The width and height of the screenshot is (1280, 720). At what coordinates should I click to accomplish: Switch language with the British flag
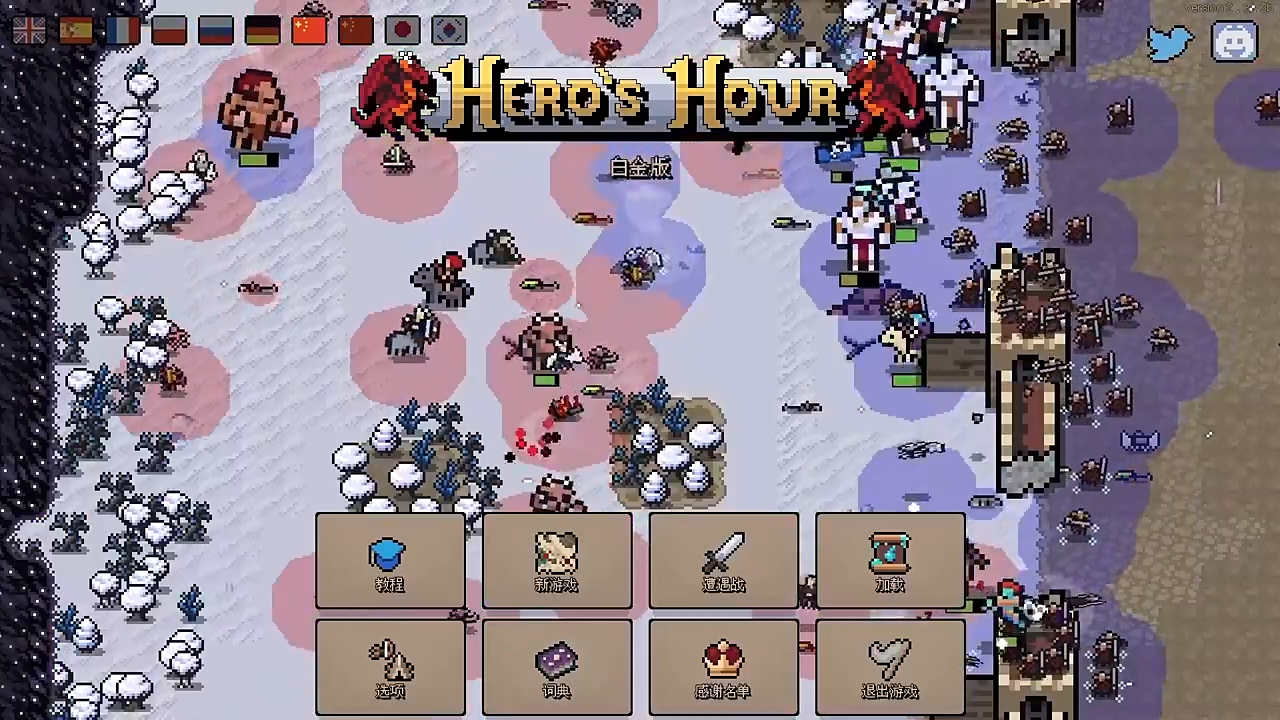29,31
